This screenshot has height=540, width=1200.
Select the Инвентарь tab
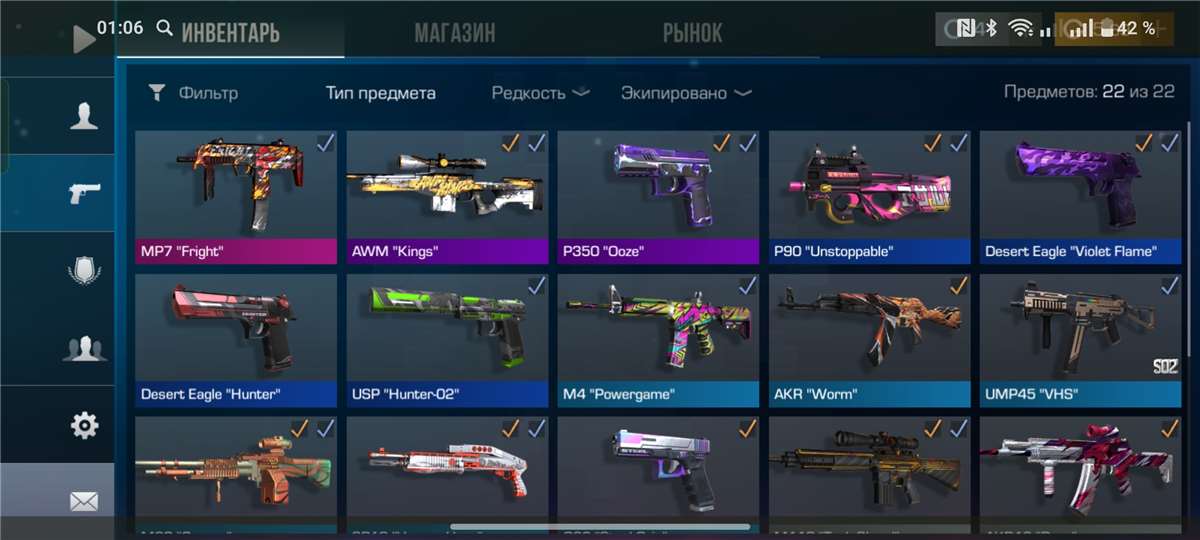click(230, 33)
